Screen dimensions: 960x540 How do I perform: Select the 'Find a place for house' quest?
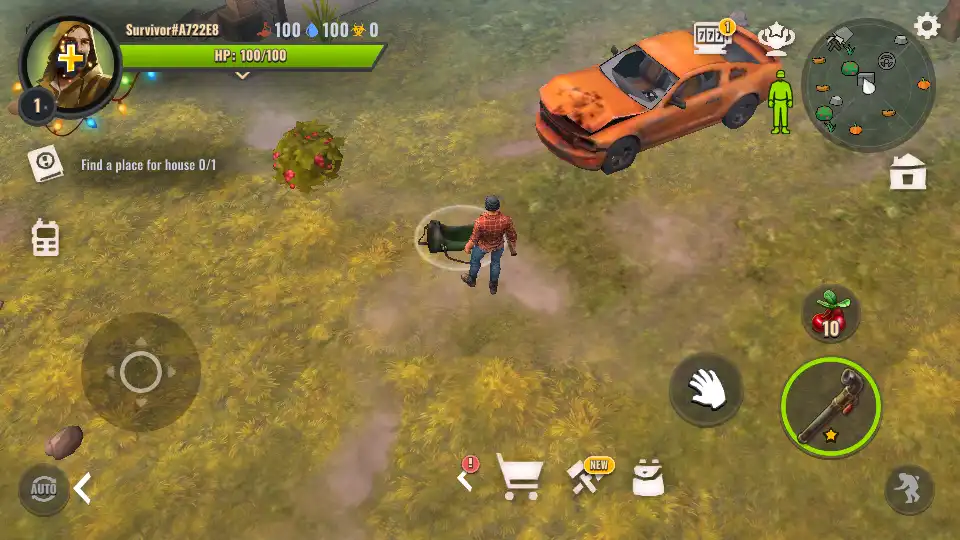coord(148,165)
